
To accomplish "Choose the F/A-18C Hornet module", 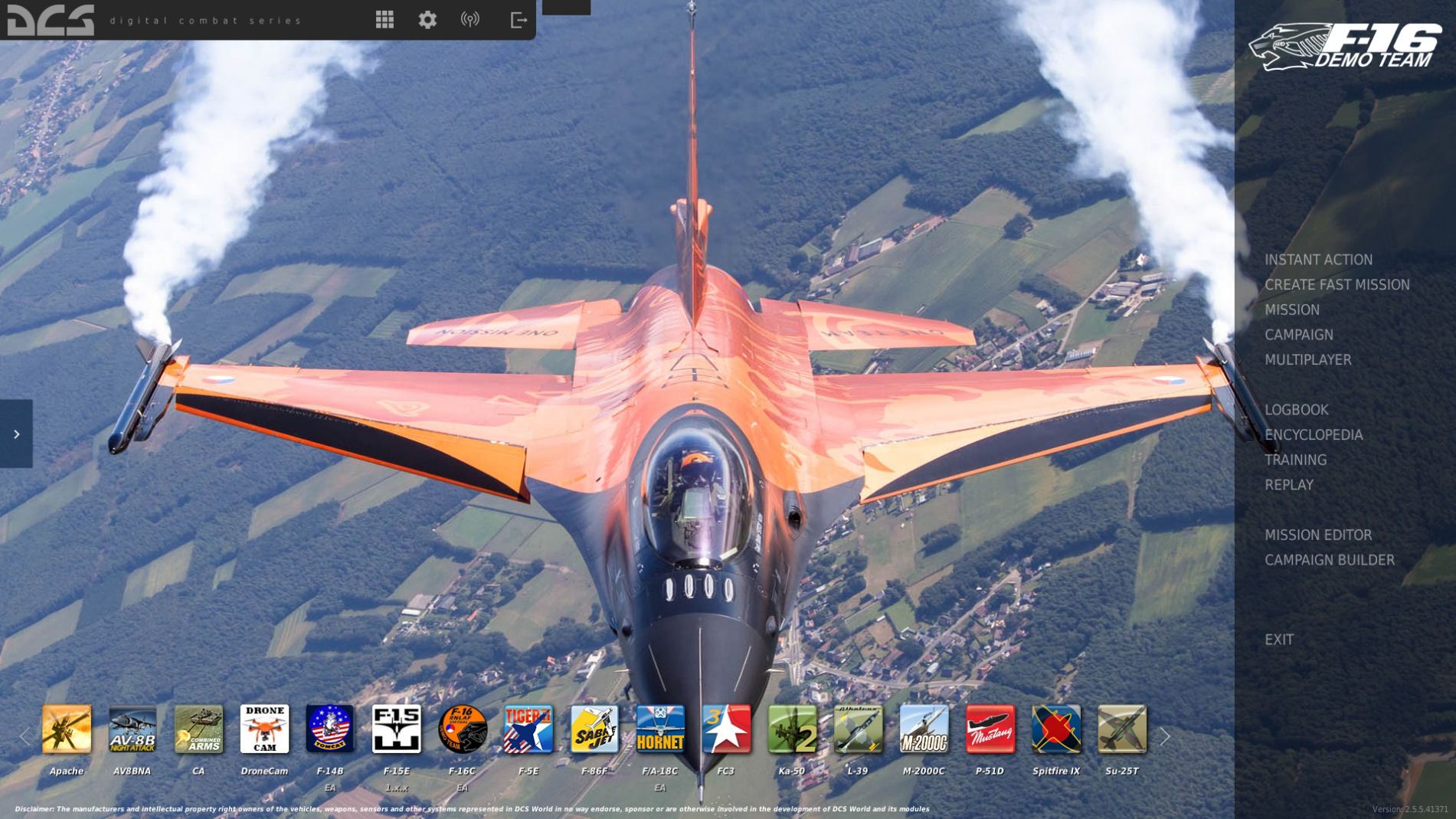I will click(x=660, y=729).
